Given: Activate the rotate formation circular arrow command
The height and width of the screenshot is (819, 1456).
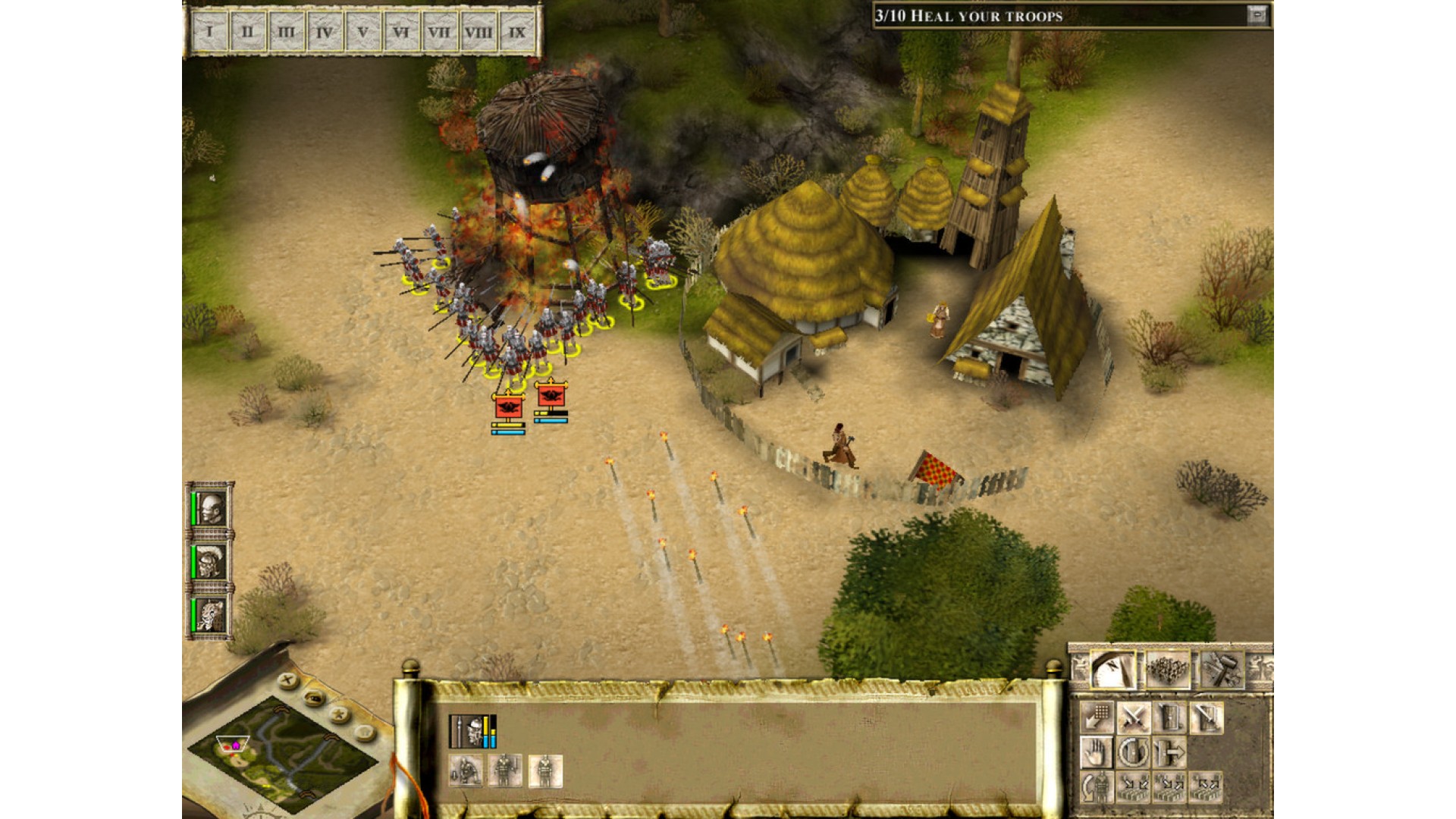Looking at the screenshot, I should click(x=1133, y=753).
